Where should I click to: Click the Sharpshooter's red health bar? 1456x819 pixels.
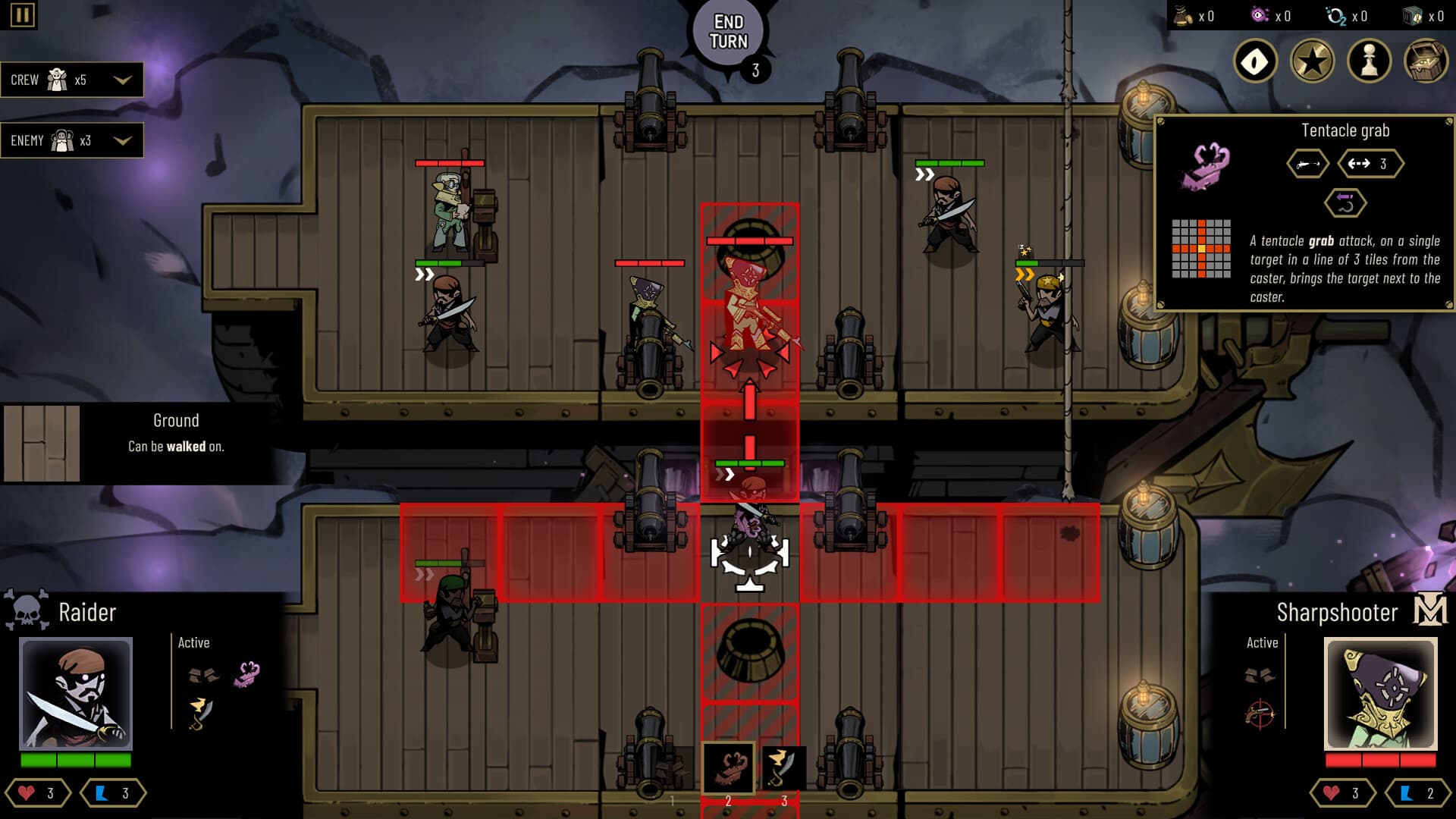coord(1381,761)
